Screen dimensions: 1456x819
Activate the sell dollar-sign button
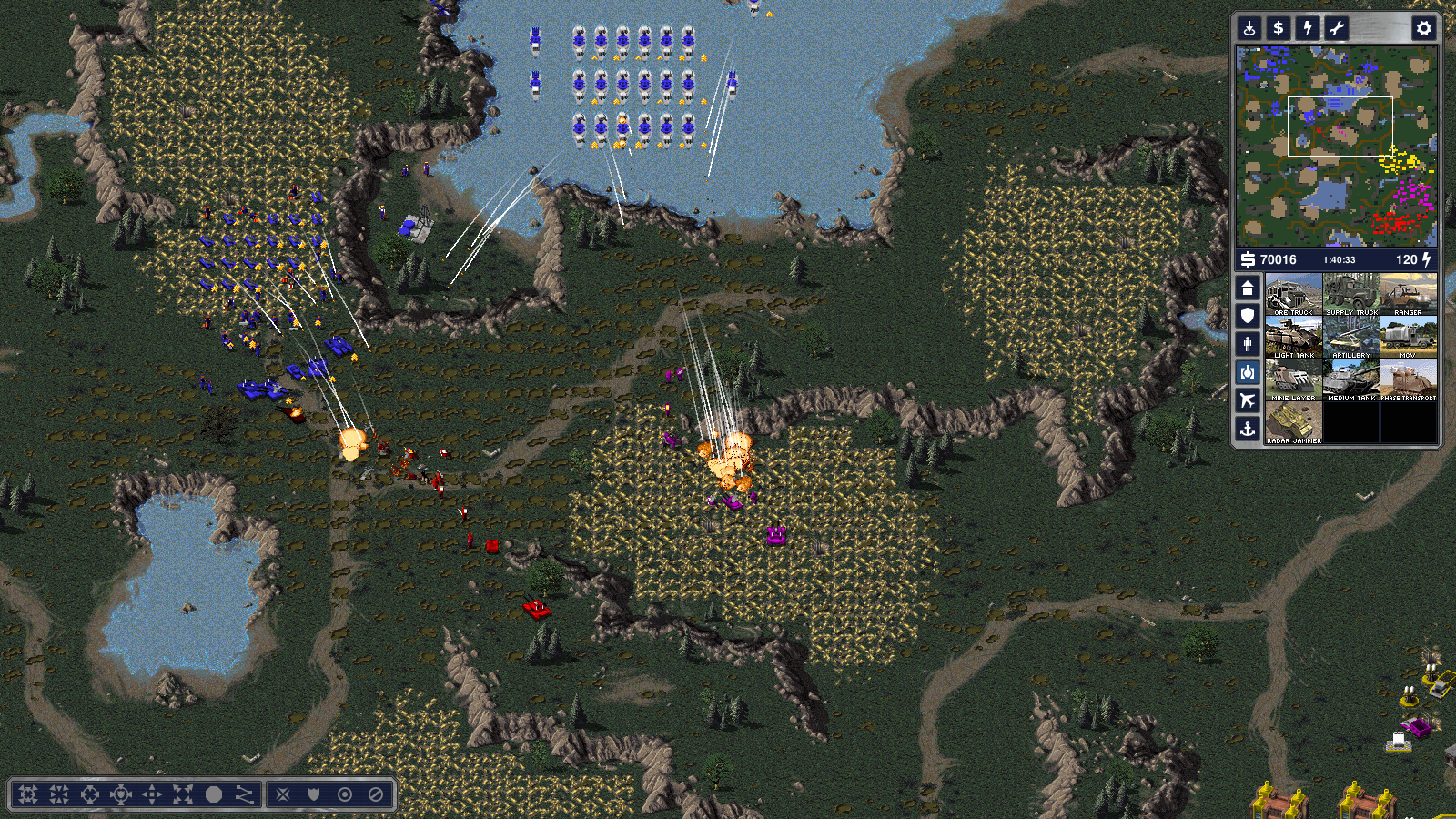[1279, 28]
